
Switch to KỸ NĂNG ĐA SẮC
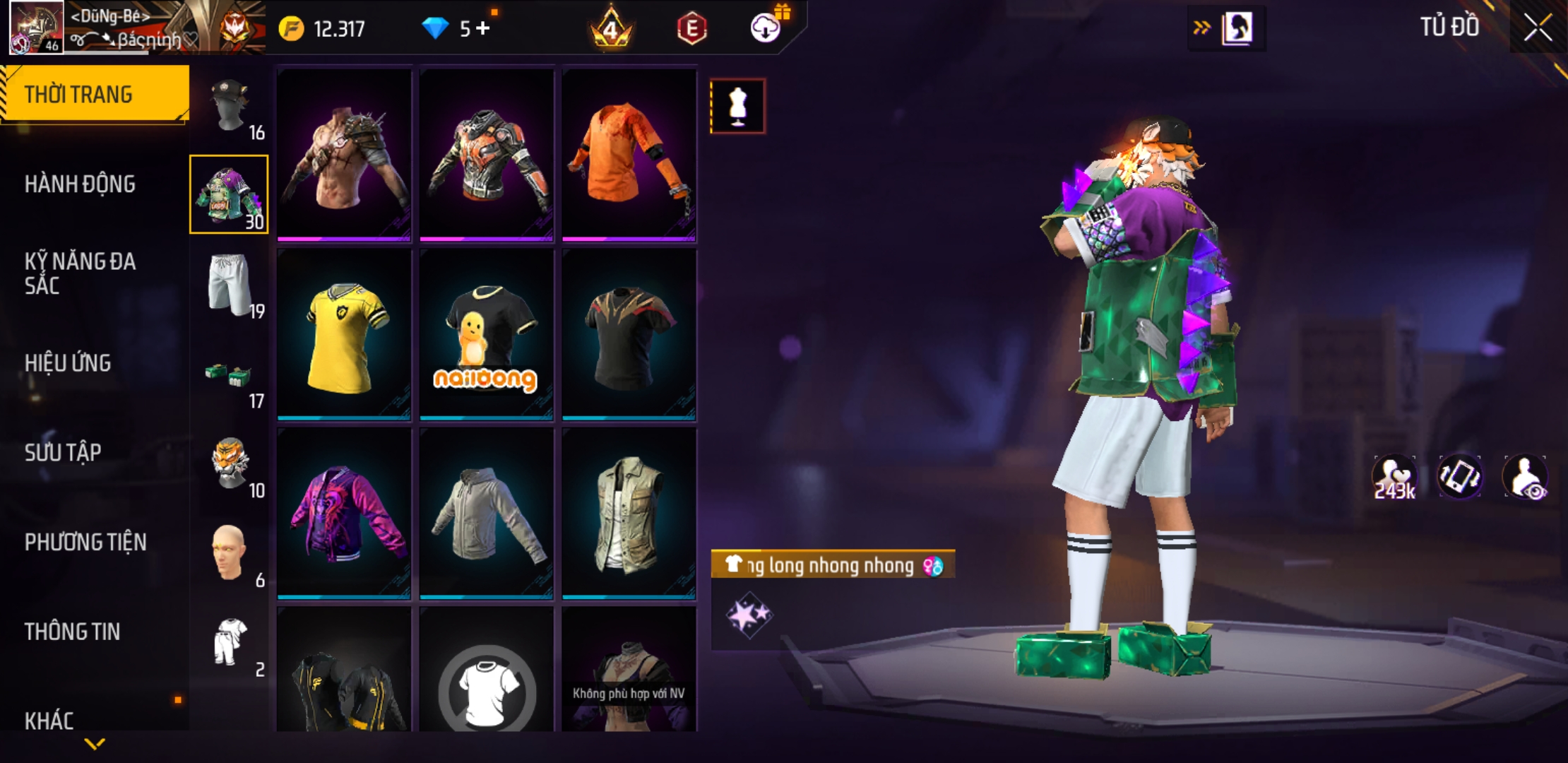(x=80, y=273)
